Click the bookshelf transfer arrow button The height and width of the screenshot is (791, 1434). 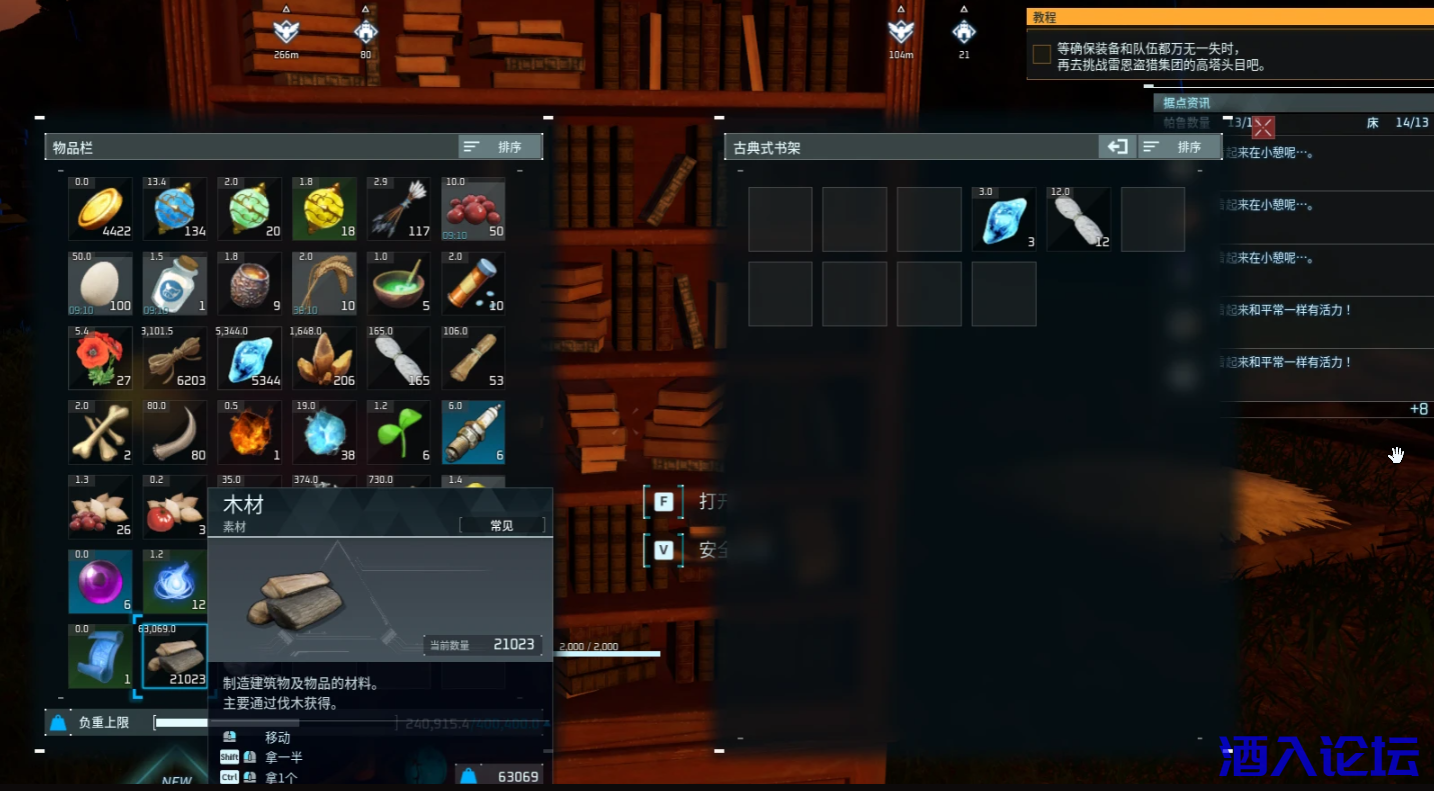(x=1116, y=147)
